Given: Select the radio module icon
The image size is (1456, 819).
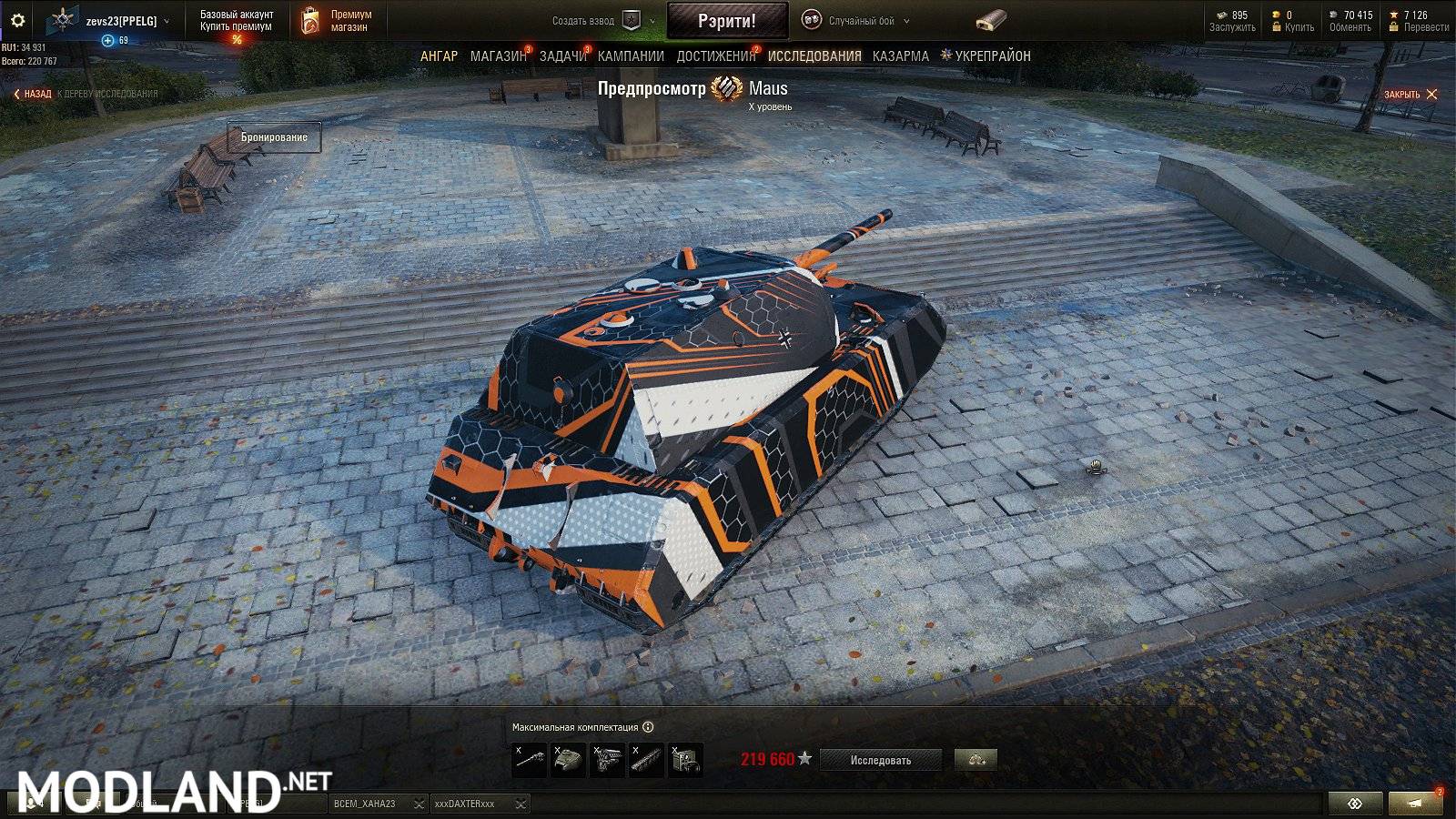Looking at the screenshot, I should 685,758.
